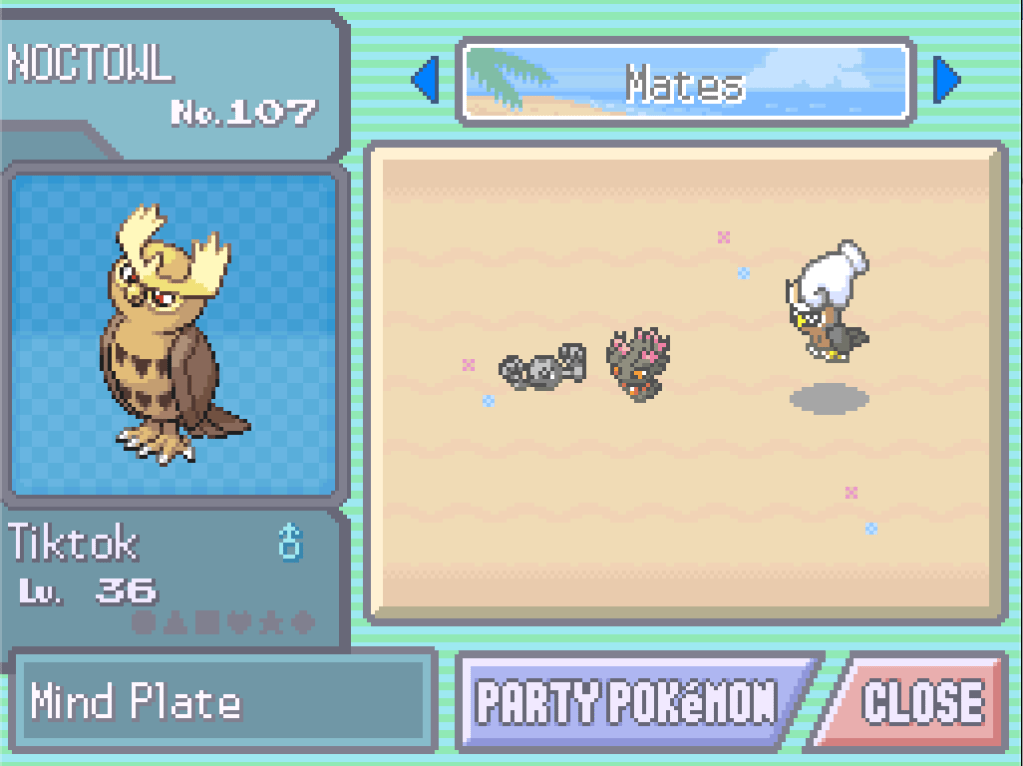The image size is (1023, 766).
Task: Close the PC box screen
Action: (x=922, y=703)
